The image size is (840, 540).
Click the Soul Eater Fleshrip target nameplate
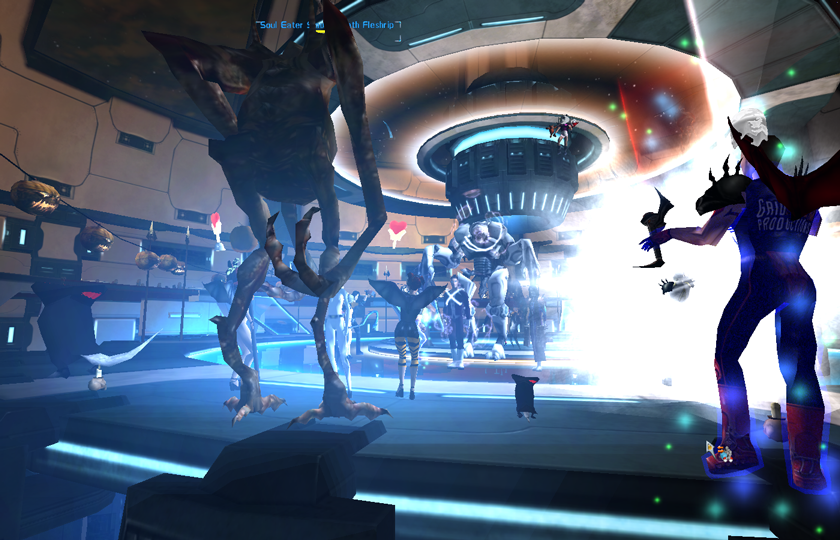tap(328, 25)
